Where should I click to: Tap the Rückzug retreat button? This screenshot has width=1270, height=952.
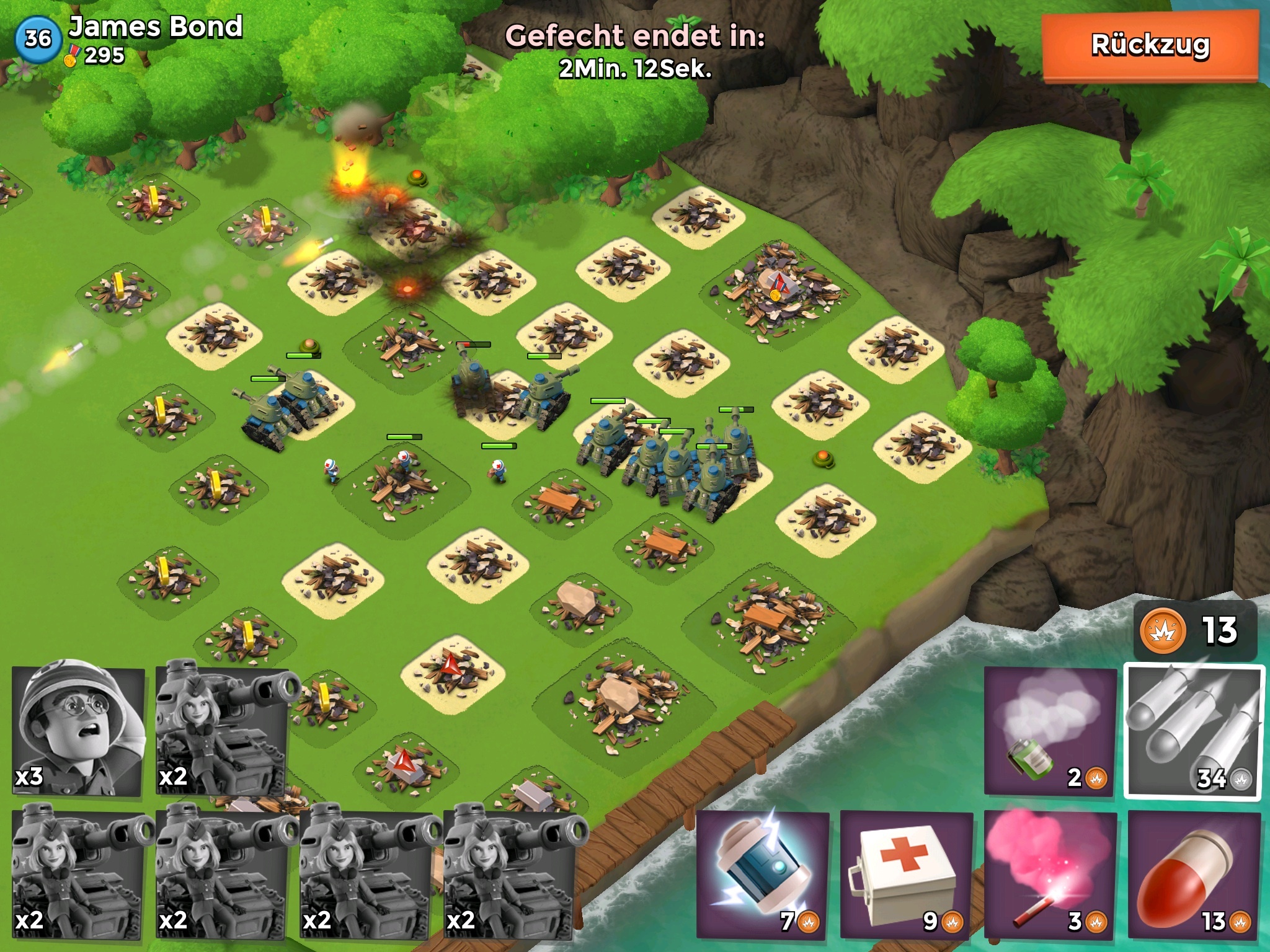coord(1150,46)
